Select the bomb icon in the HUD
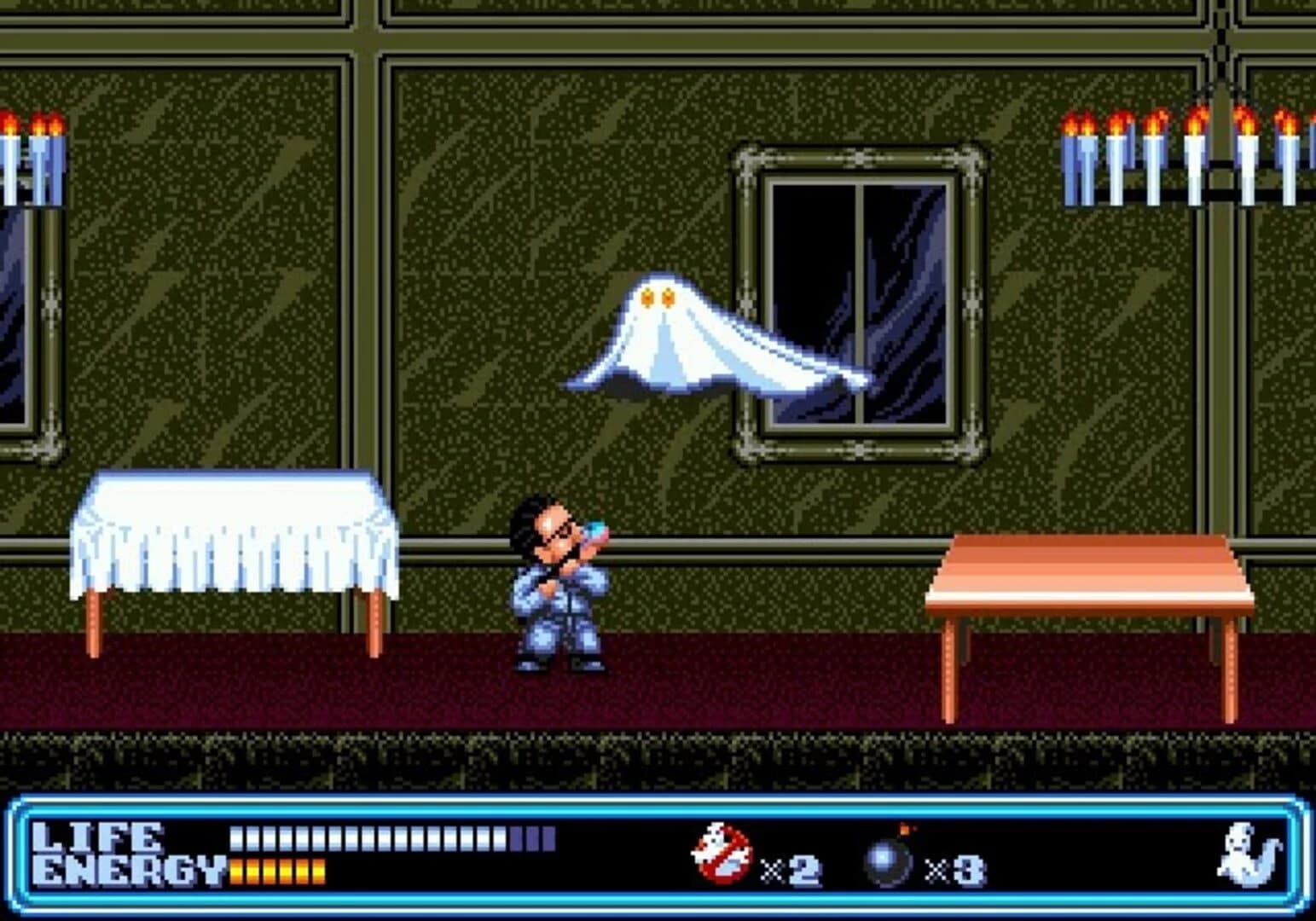This screenshot has height=921, width=1316. click(x=885, y=860)
